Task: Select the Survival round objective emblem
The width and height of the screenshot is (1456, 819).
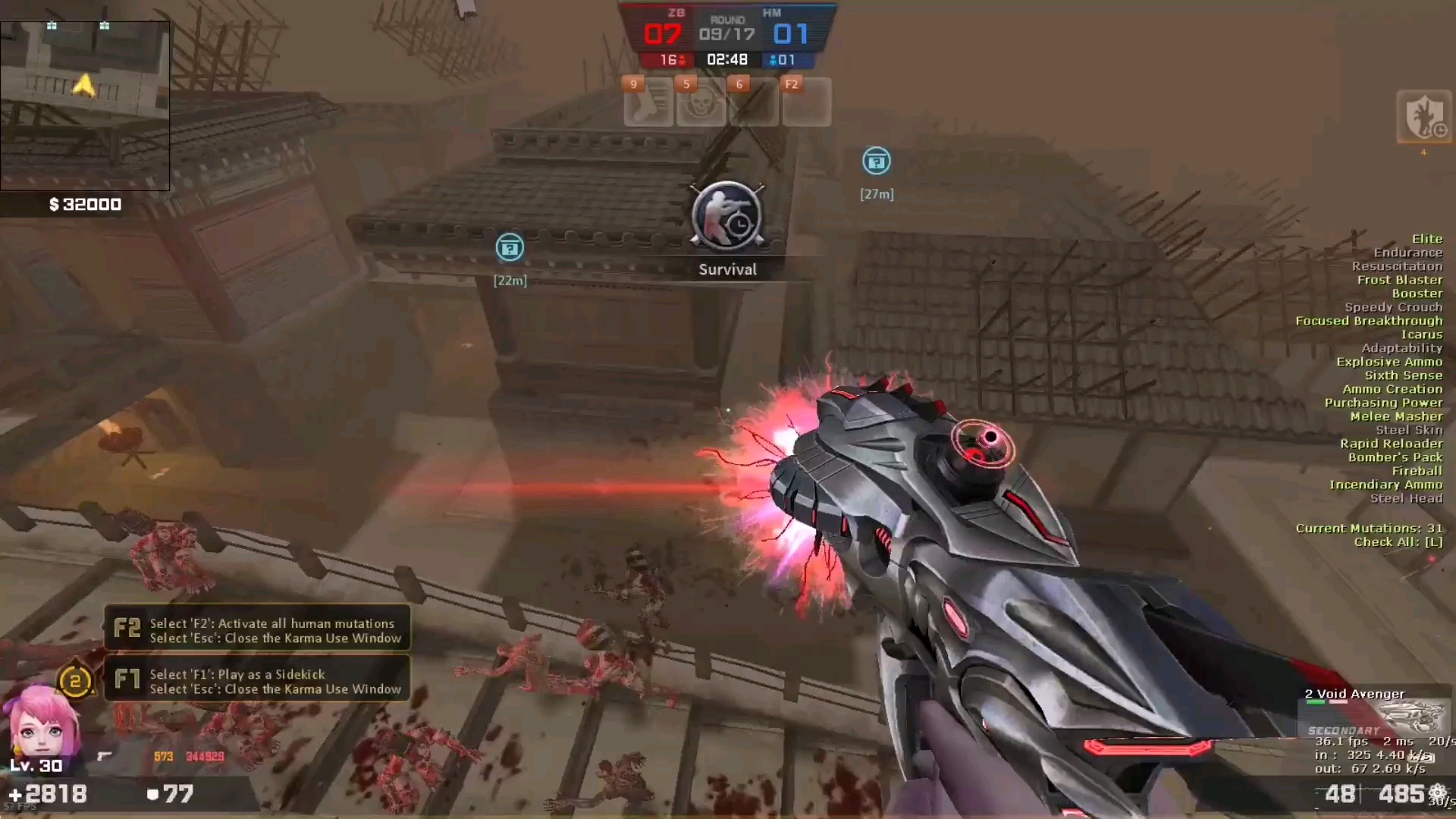Action: click(727, 218)
